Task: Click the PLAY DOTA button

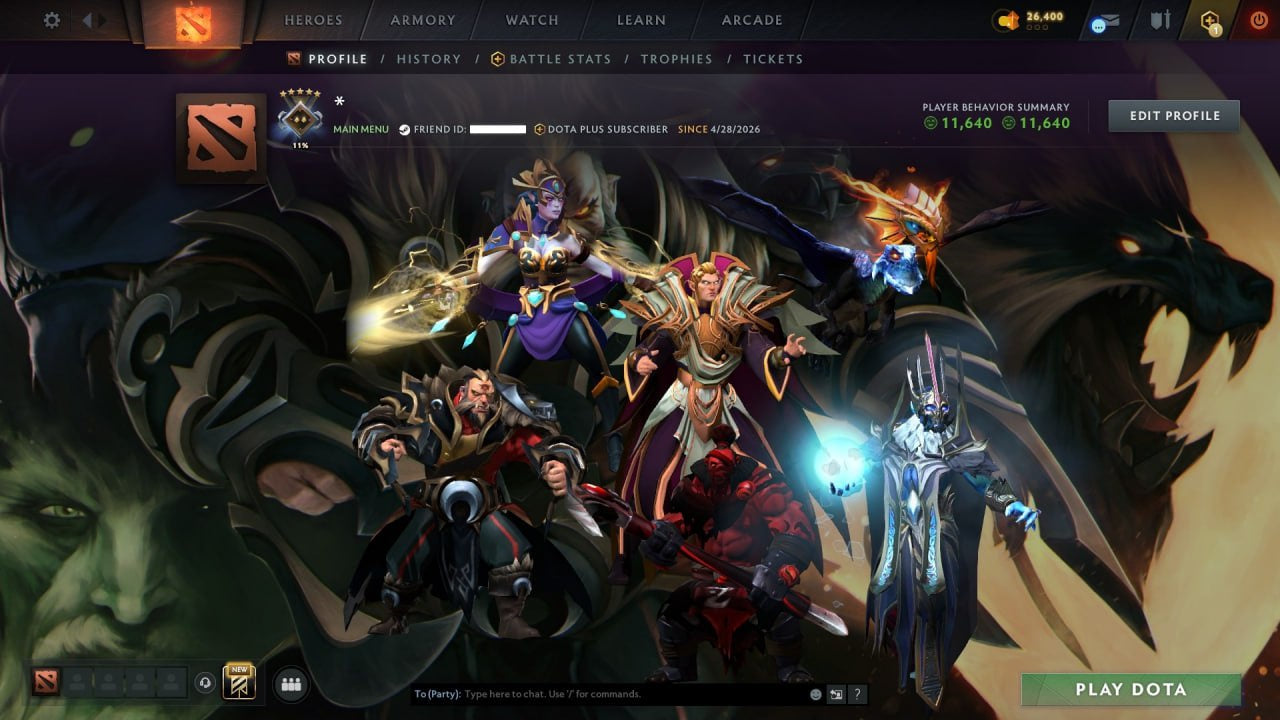Action: pos(1131,689)
